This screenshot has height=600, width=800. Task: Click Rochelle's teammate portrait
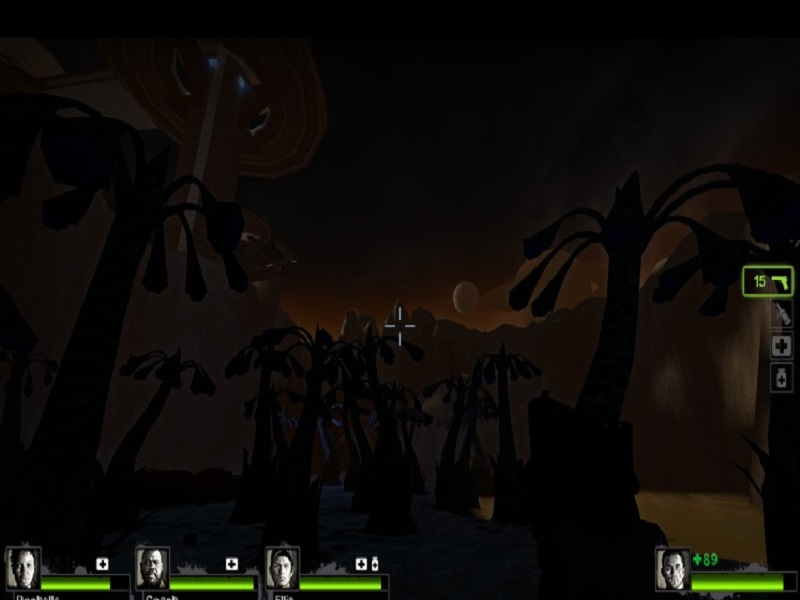click(23, 568)
